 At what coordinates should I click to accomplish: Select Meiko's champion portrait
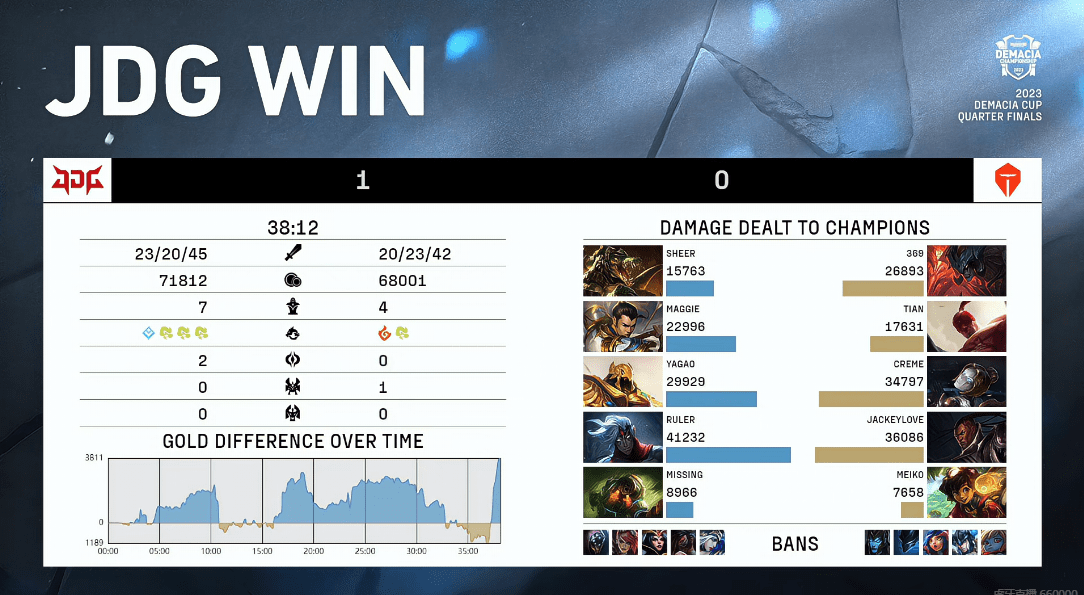click(966, 493)
